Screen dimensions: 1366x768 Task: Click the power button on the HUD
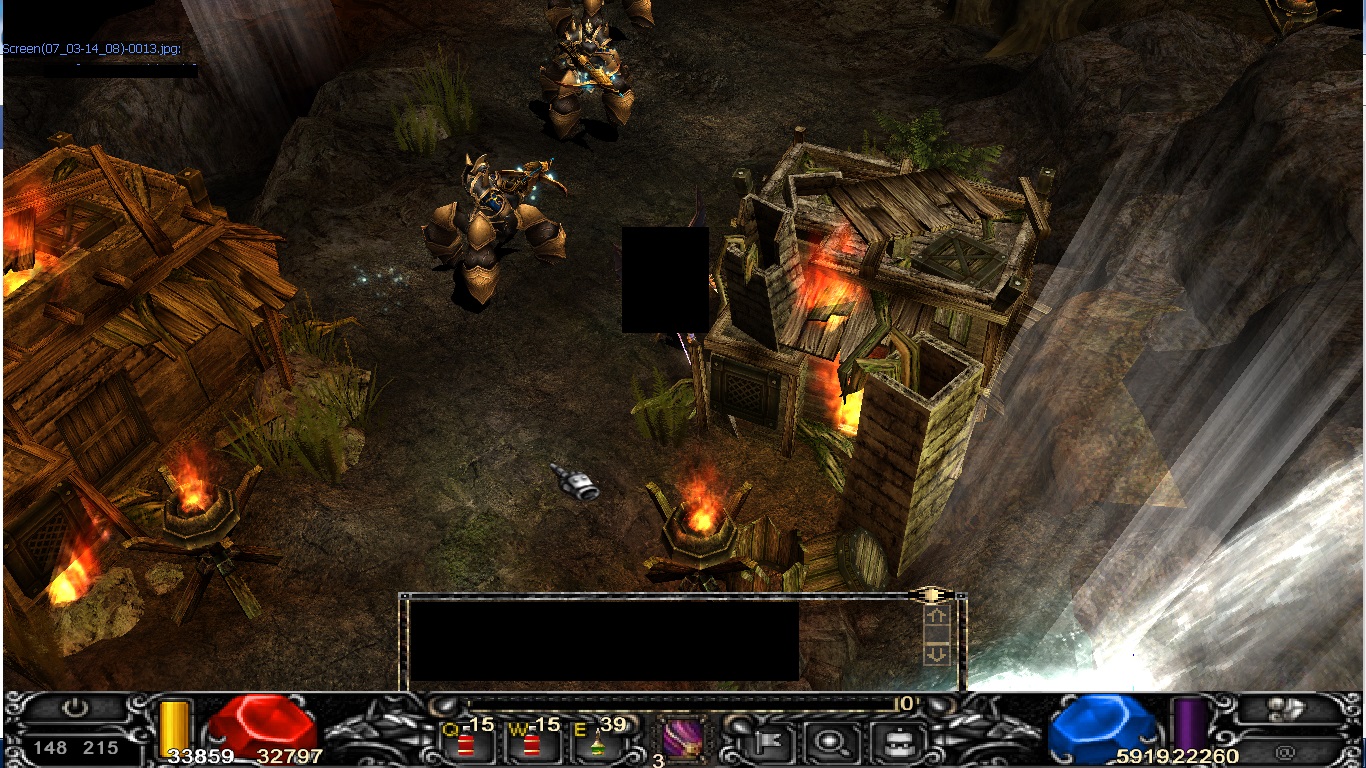(x=76, y=708)
